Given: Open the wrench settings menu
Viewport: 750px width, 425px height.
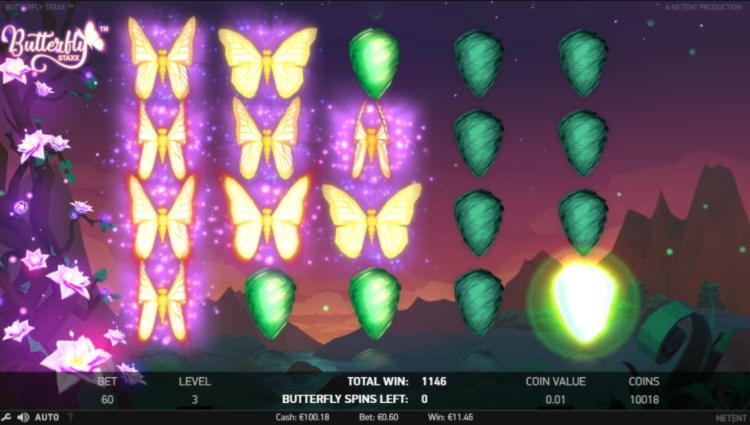Looking at the screenshot, I should coord(7,417).
